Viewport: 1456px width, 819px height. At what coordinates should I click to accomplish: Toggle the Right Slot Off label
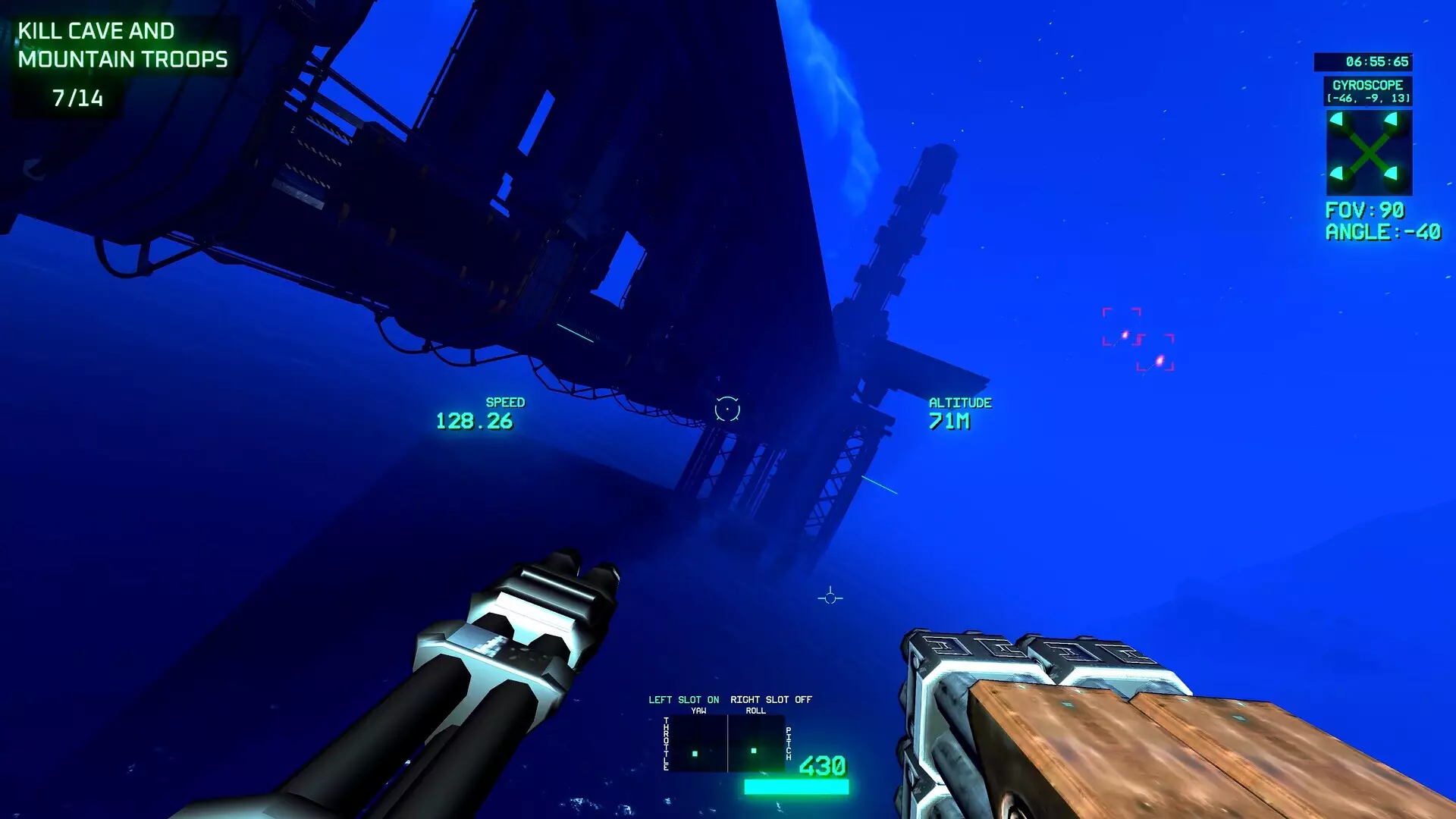[x=770, y=699]
